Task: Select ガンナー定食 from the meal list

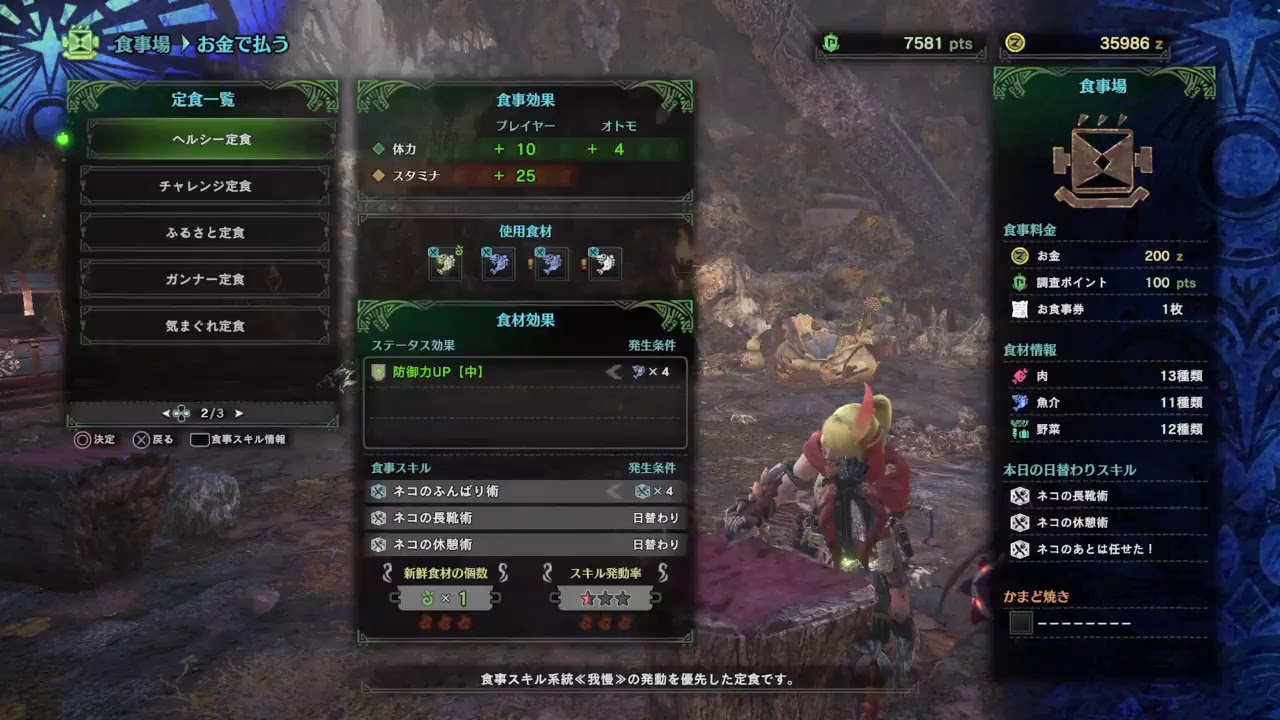Action: point(204,279)
